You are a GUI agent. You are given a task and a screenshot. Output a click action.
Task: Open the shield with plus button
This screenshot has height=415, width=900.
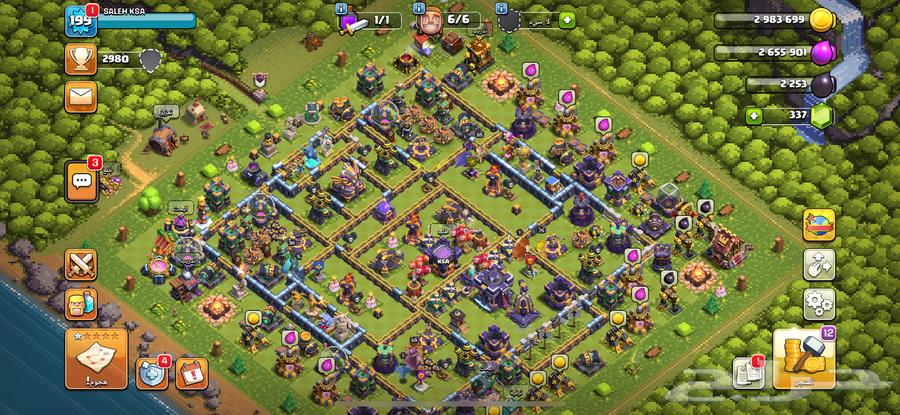149,372
